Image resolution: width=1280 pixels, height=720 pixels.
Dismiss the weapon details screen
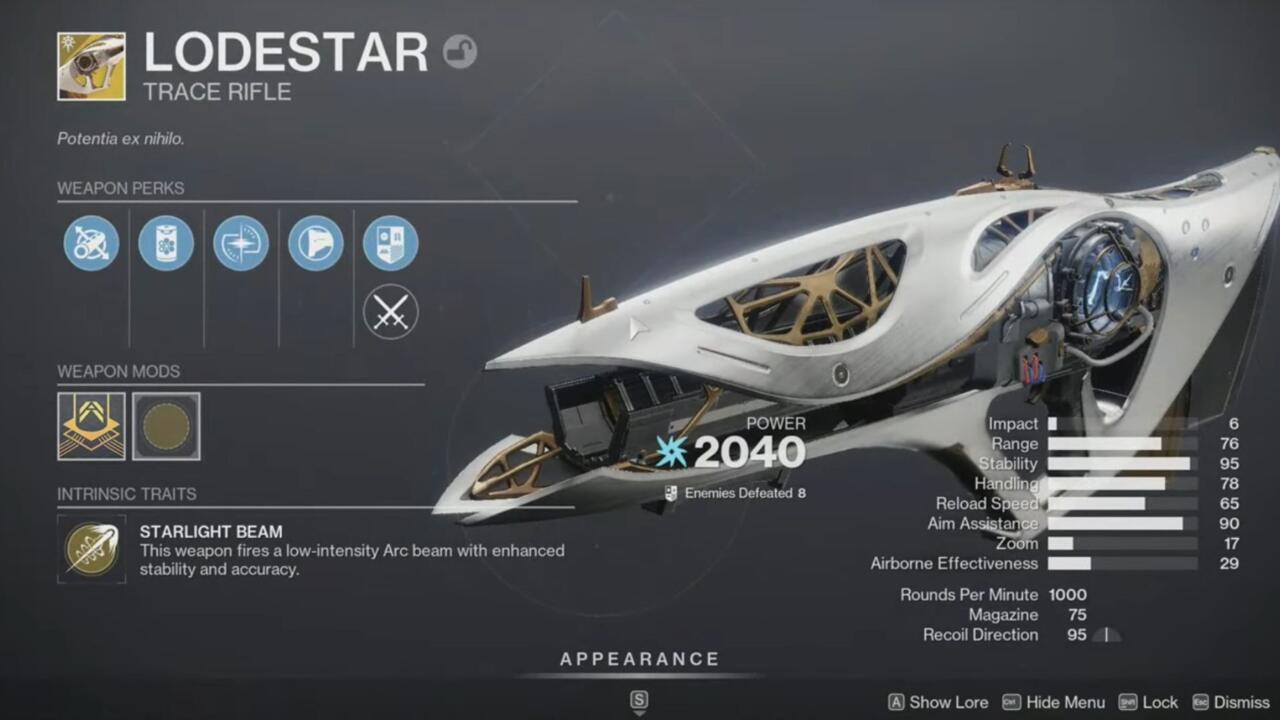[1230, 702]
